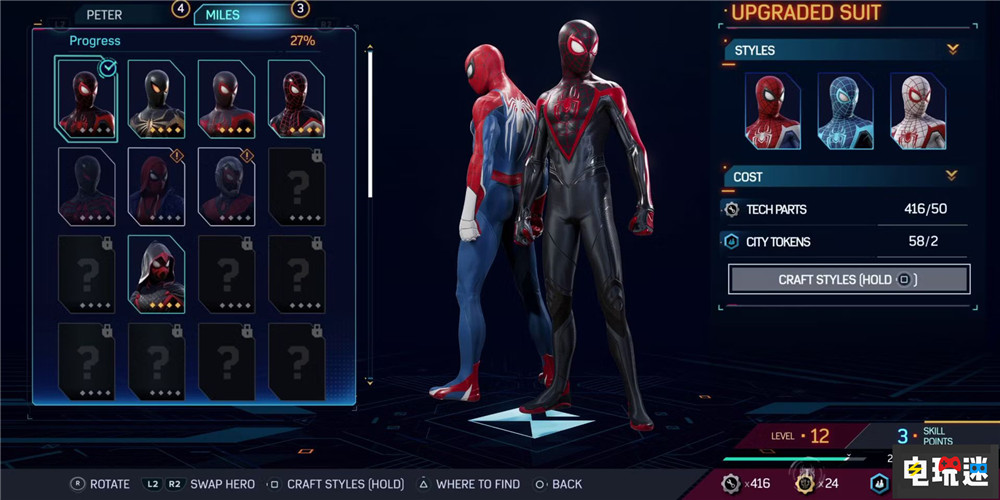Select the red hooded suit with alert badge
The height and width of the screenshot is (500, 1000).
(x=156, y=186)
